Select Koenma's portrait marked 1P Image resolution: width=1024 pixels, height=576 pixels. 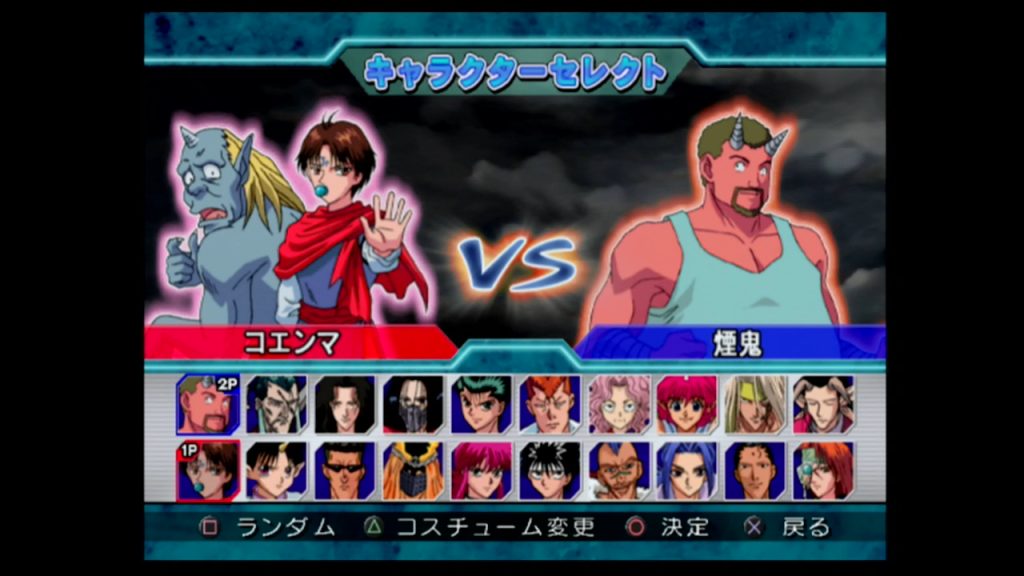point(208,470)
